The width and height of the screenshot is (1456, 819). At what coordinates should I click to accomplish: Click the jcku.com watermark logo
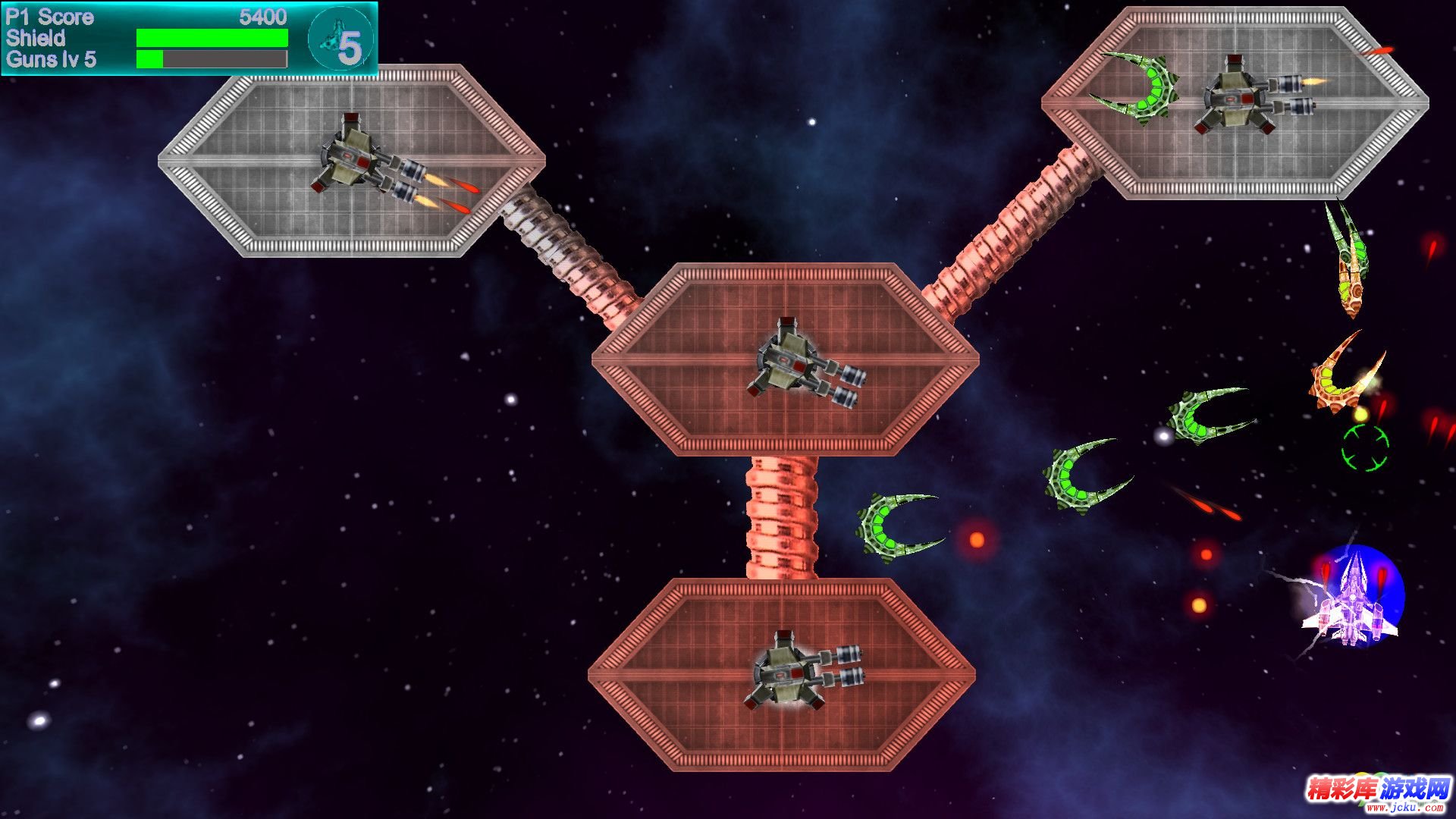(x=1376, y=792)
